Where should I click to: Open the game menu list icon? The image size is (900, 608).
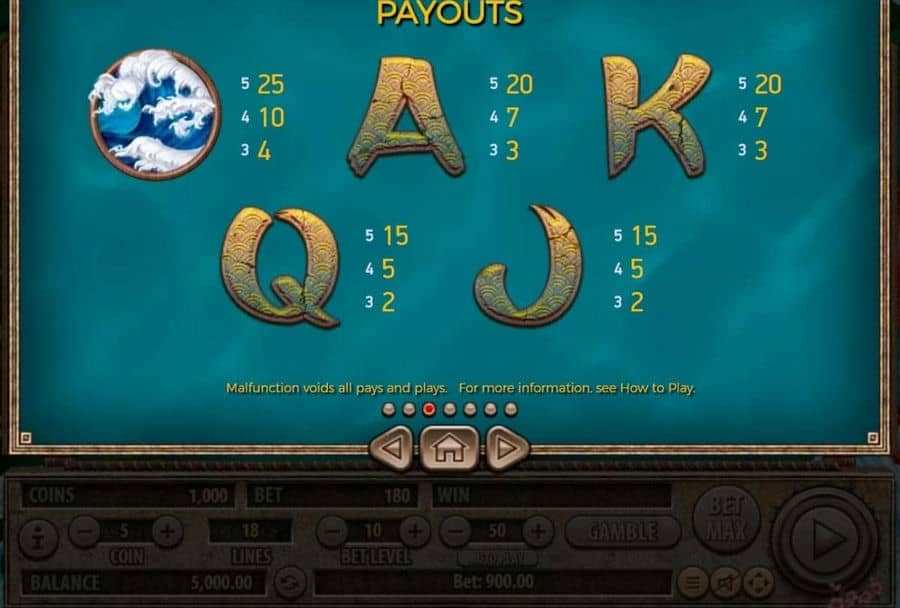click(692, 582)
